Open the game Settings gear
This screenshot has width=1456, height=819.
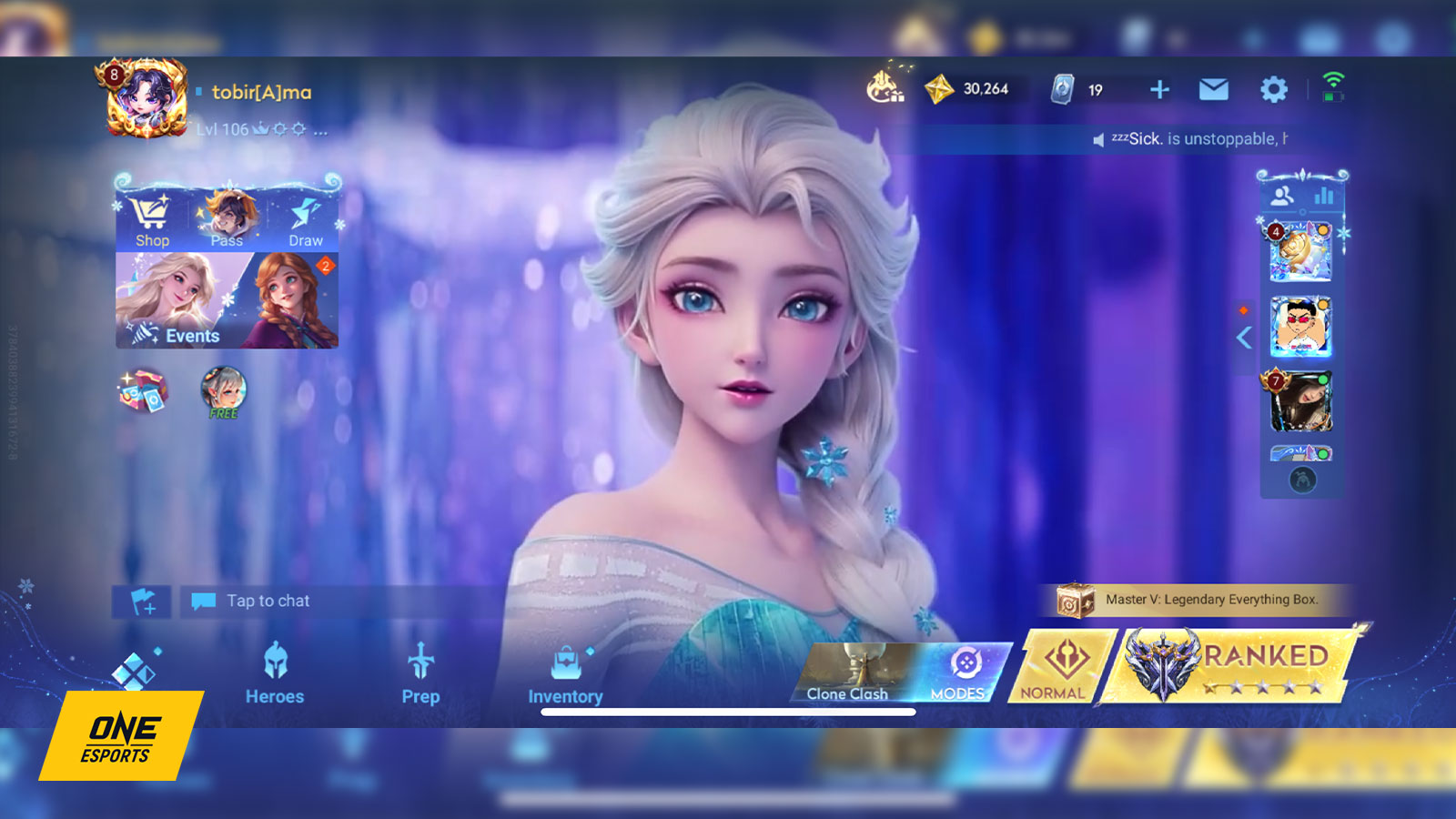1273,90
